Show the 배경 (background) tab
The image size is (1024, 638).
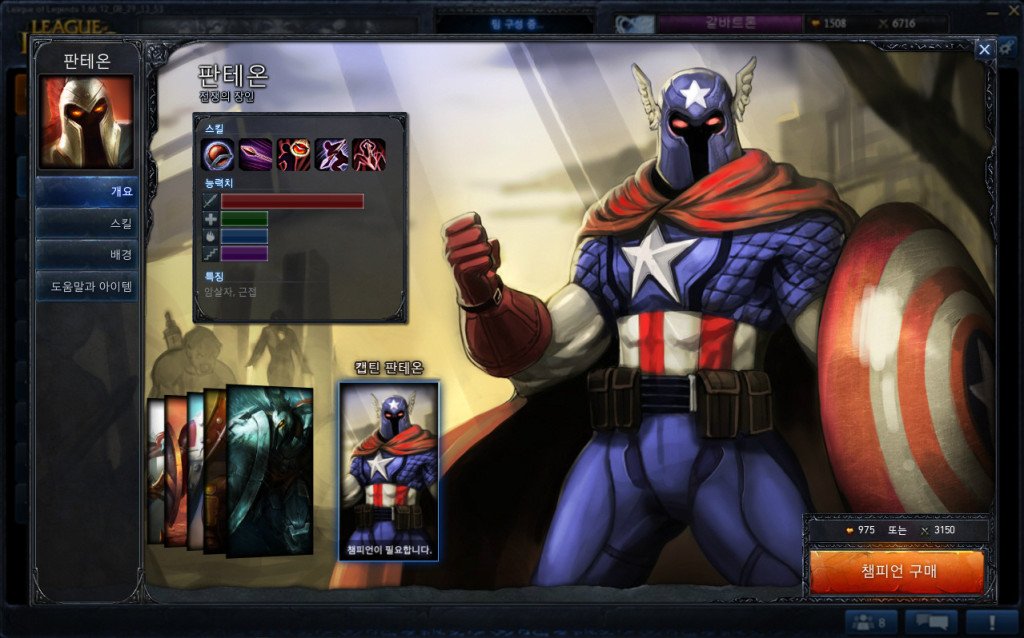[x=87, y=254]
